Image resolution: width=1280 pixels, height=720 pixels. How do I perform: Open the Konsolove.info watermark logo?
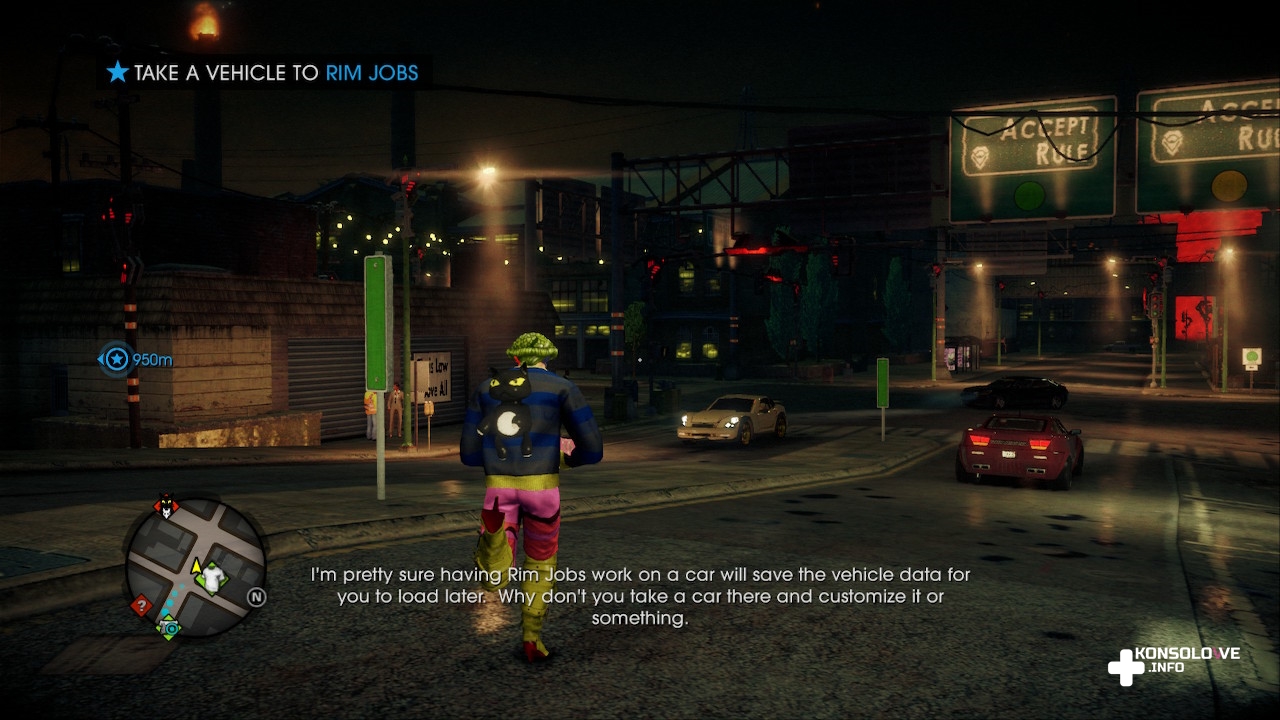pyautogui.click(x=1174, y=662)
